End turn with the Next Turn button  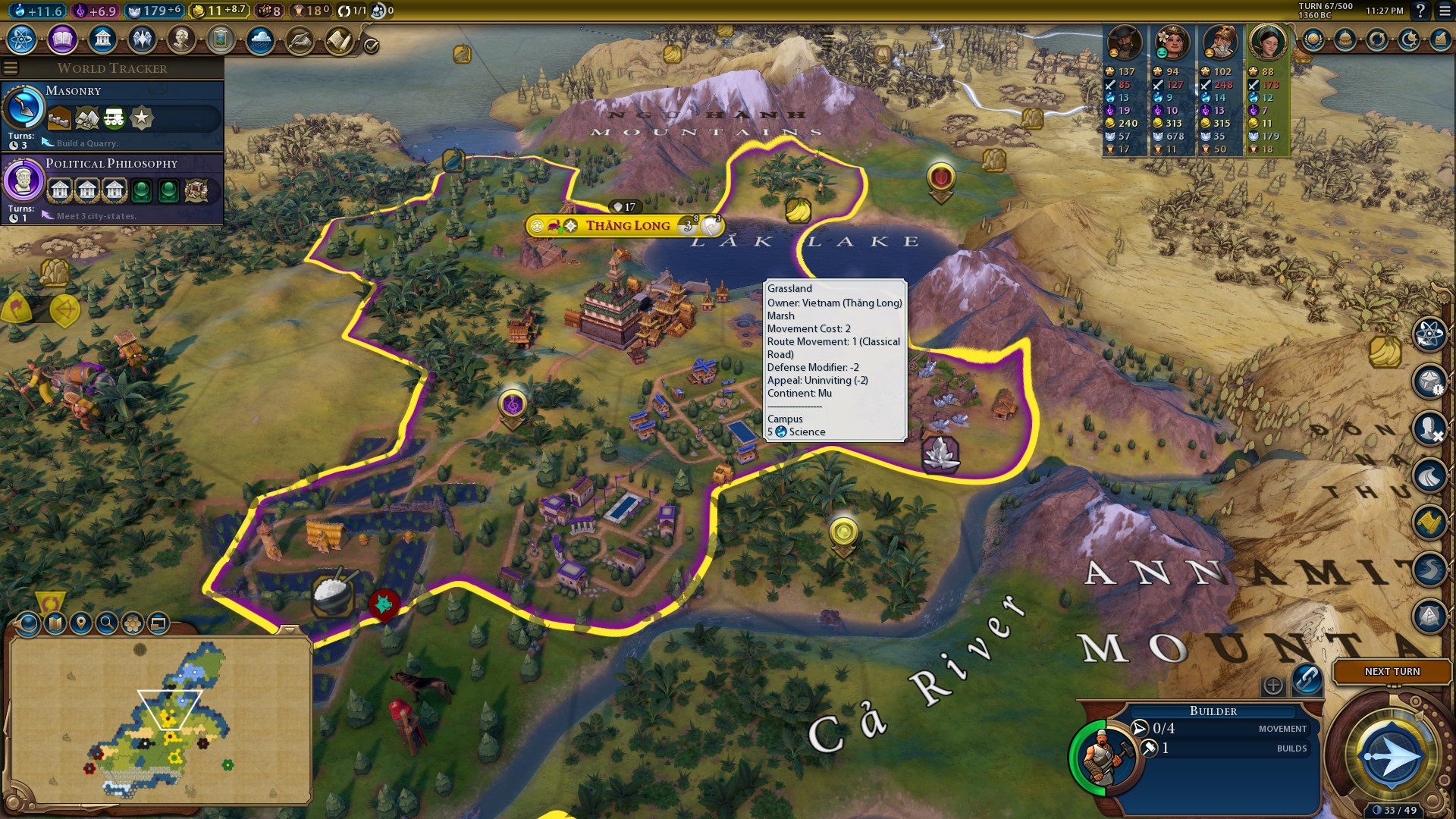[1392, 672]
